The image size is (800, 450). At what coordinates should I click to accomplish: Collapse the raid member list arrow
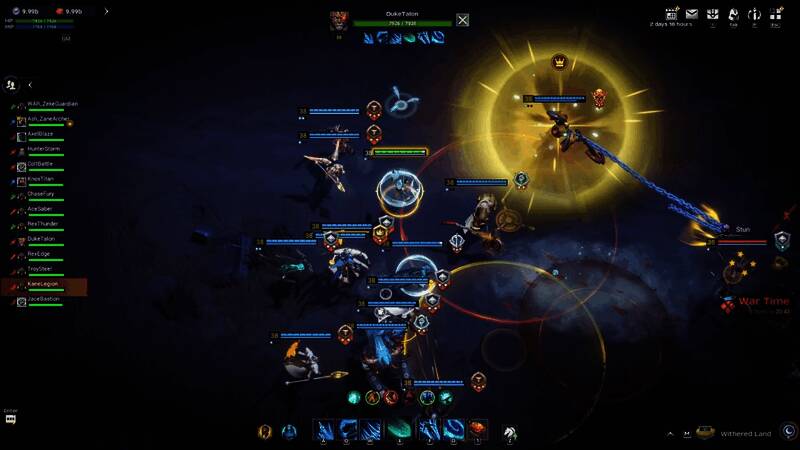coord(30,85)
